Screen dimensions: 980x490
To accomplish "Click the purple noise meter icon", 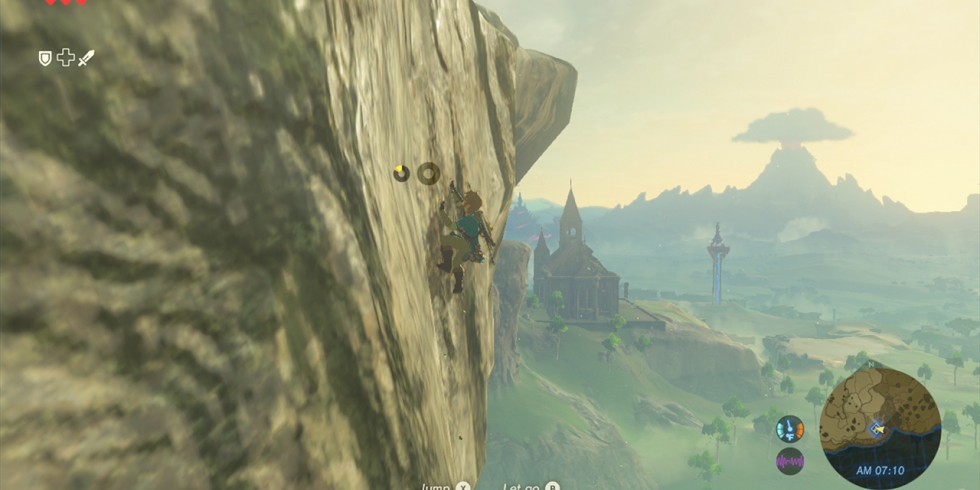I will [790, 461].
